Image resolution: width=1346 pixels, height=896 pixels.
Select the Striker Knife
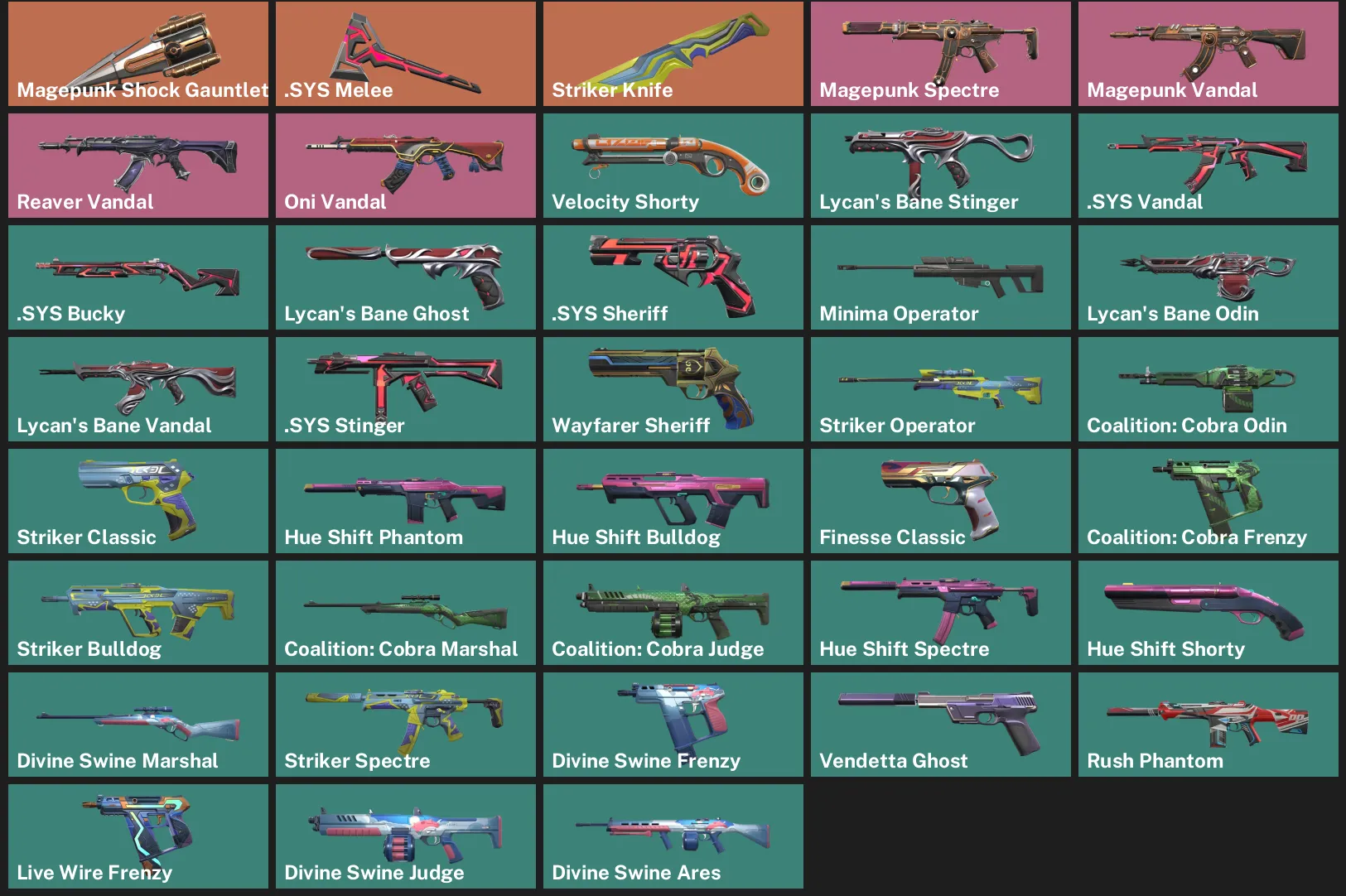click(673, 53)
